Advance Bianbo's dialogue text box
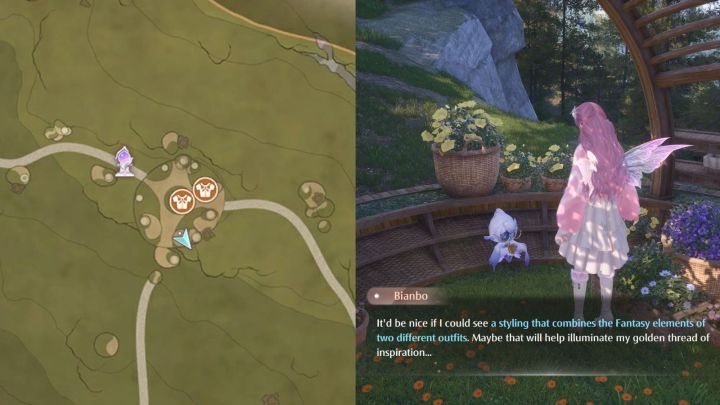This screenshot has width=720, height=405. [540, 338]
